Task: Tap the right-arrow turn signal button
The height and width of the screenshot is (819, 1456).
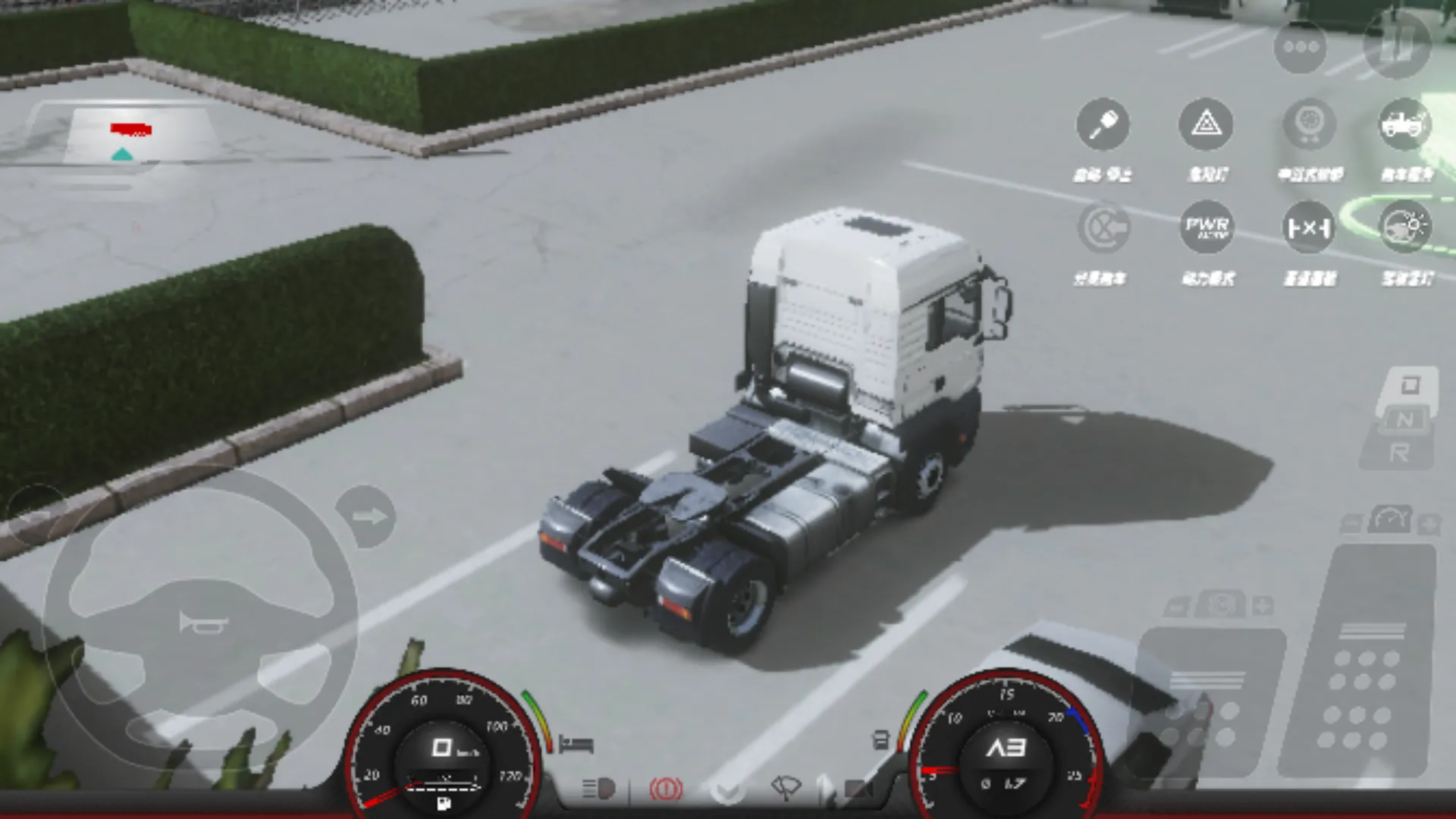Action: click(x=367, y=517)
